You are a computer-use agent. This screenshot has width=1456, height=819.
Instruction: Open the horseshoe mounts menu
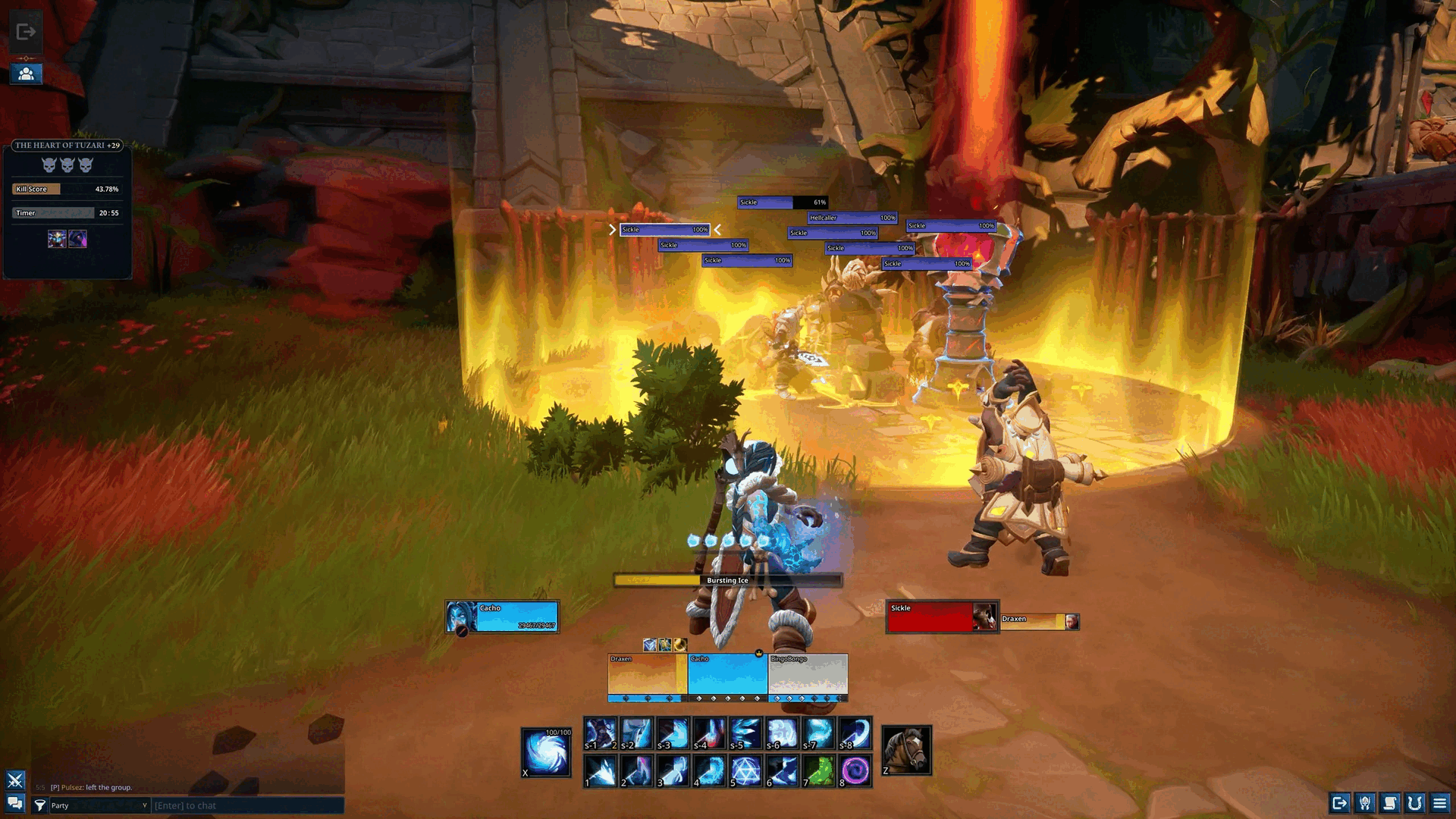click(1415, 803)
